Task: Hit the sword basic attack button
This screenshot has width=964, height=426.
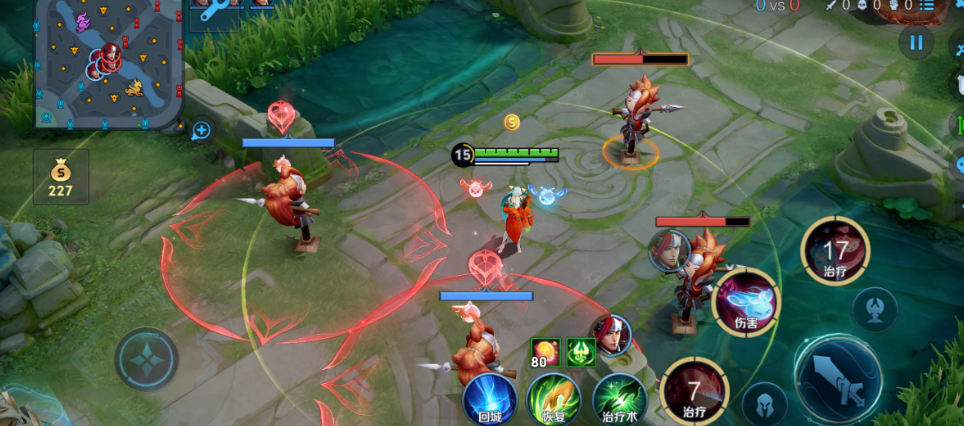Action: tap(838, 380)
